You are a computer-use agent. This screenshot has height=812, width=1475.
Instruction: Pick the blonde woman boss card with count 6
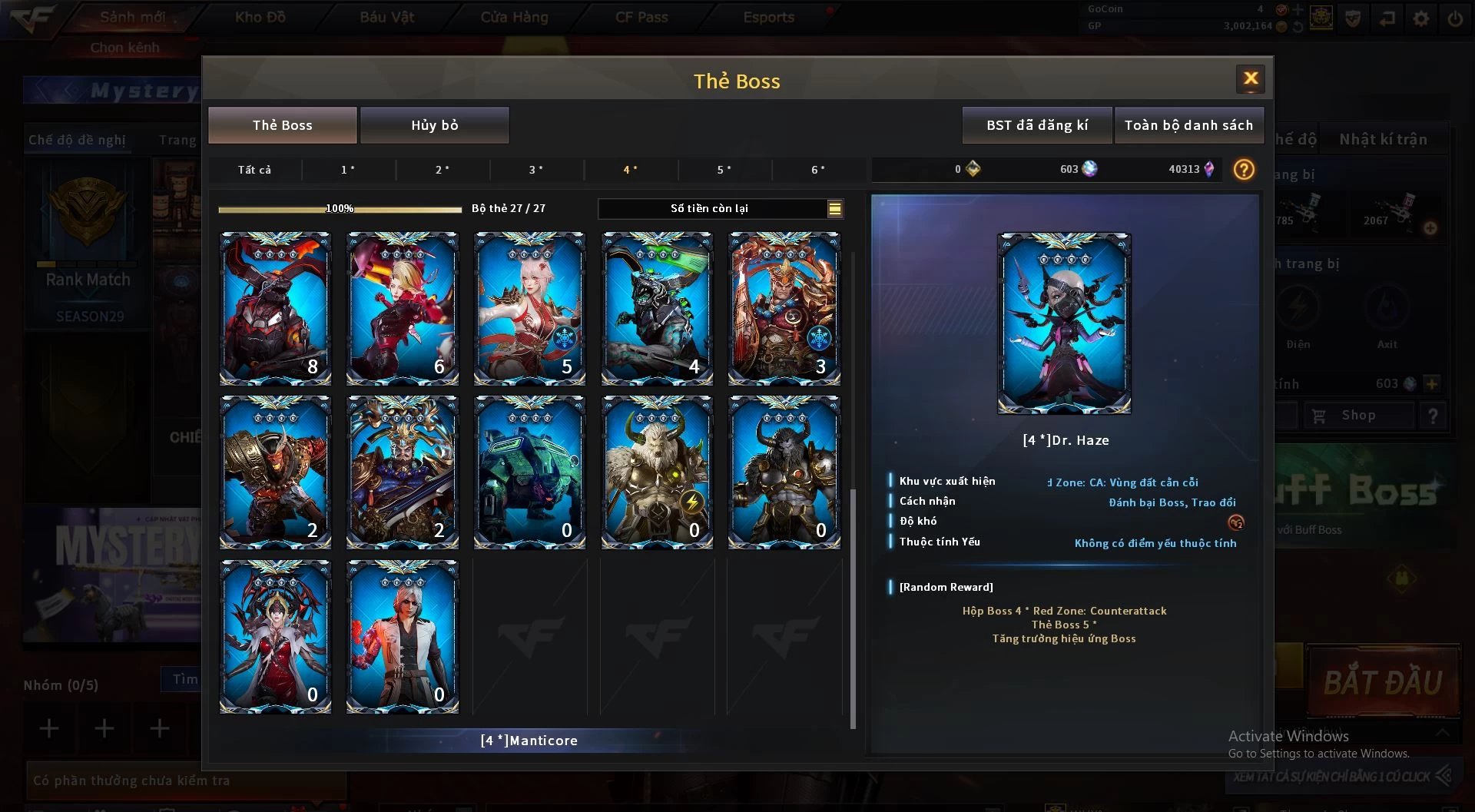click(403, 308)
